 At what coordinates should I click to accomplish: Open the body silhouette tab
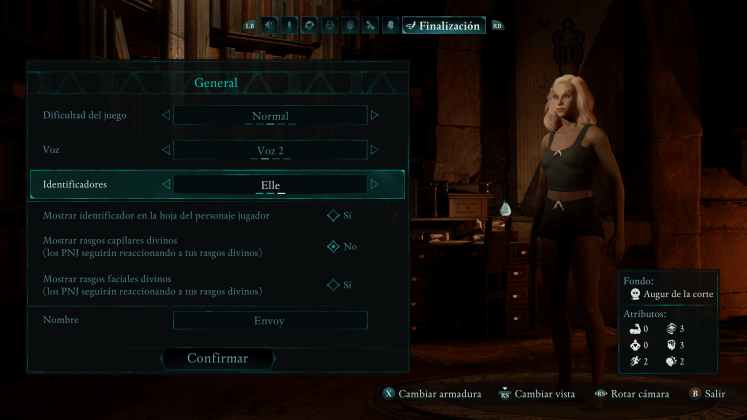[289, 25]
